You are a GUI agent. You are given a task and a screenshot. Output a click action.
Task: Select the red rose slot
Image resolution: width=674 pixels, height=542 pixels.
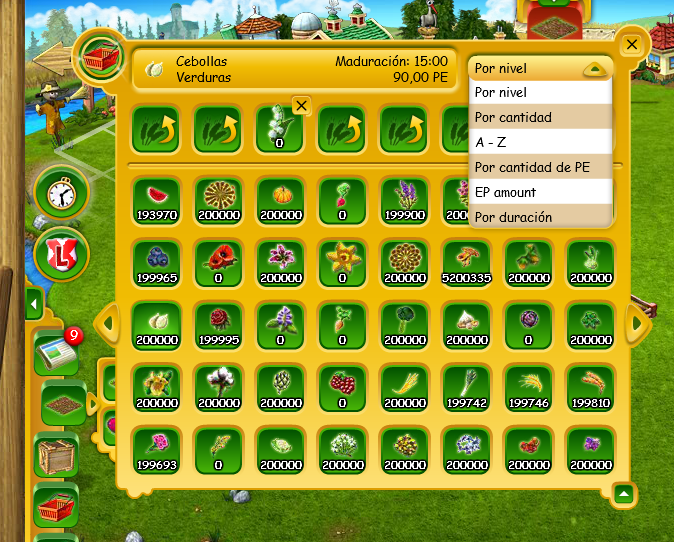(218, 323)
